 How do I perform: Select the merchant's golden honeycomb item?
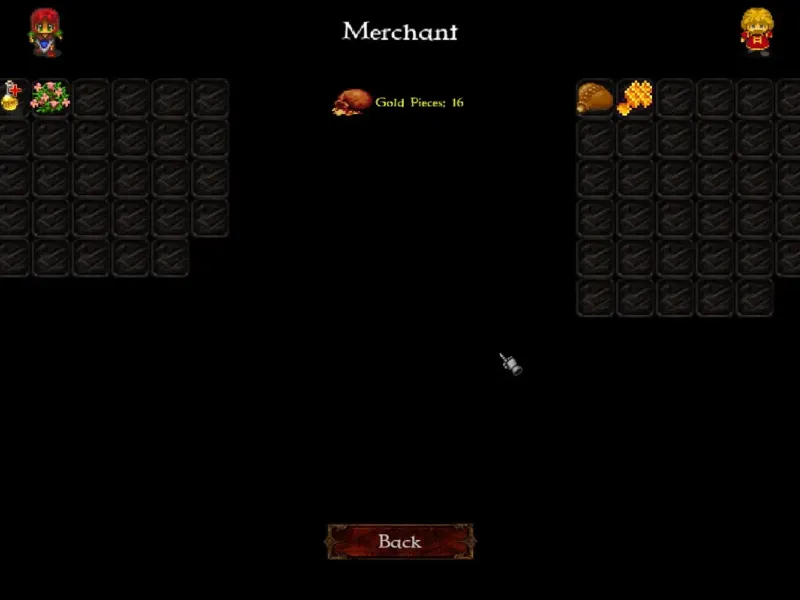click(x=635, y=97)
